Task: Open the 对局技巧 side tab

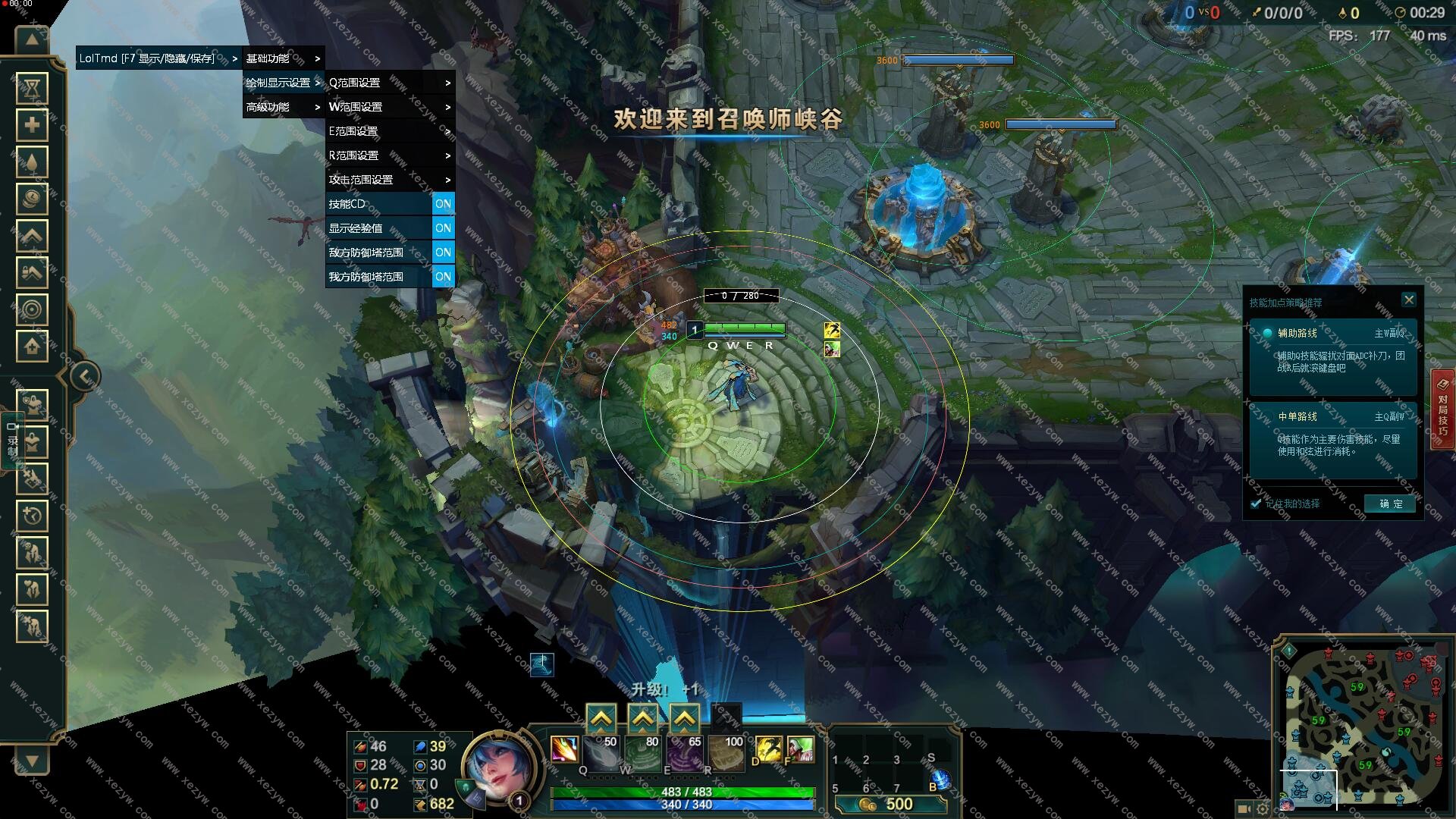Action: click(1442, 409)
